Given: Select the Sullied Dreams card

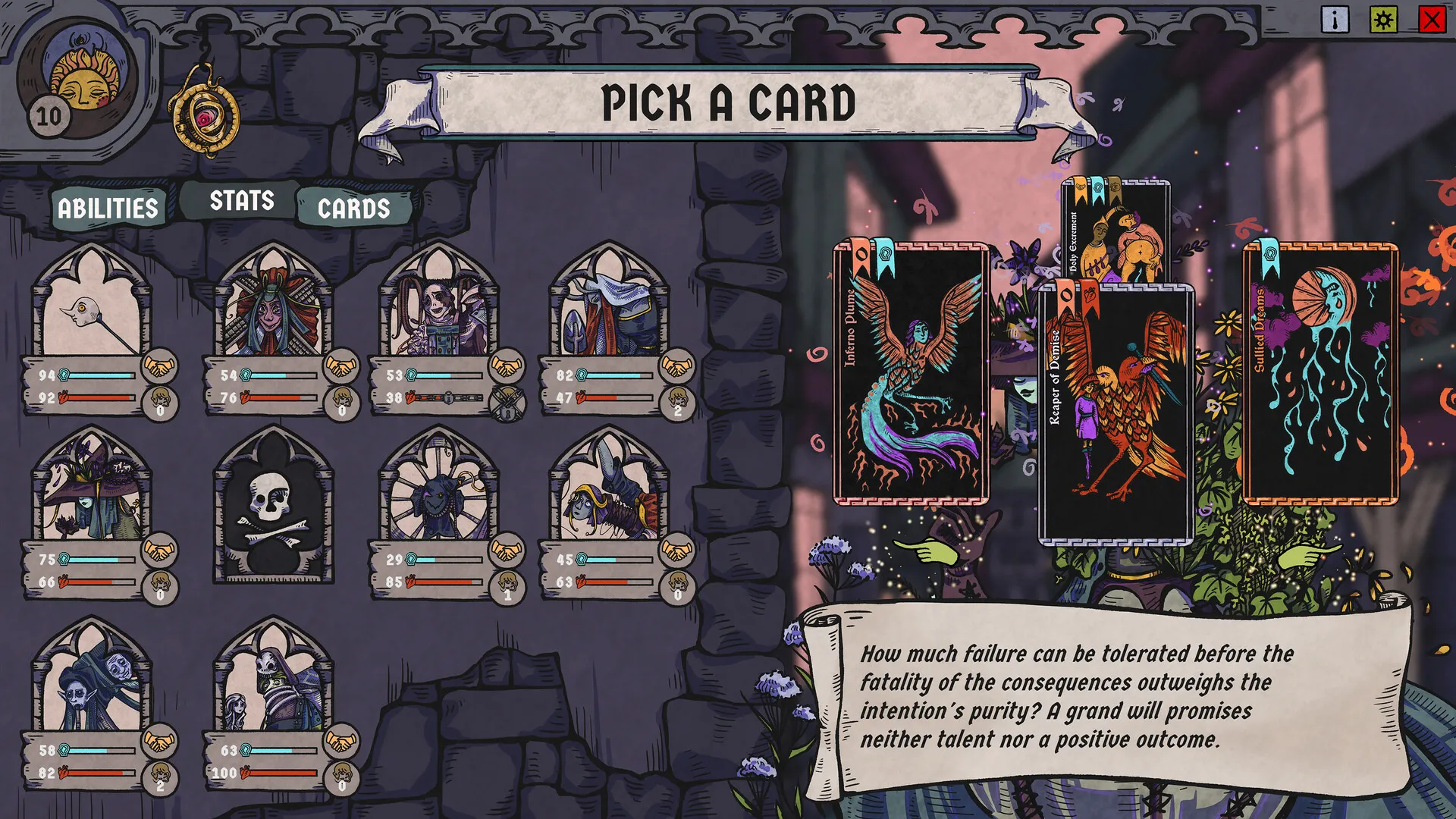Looking at the screenshot, I should click(1320, 374).
